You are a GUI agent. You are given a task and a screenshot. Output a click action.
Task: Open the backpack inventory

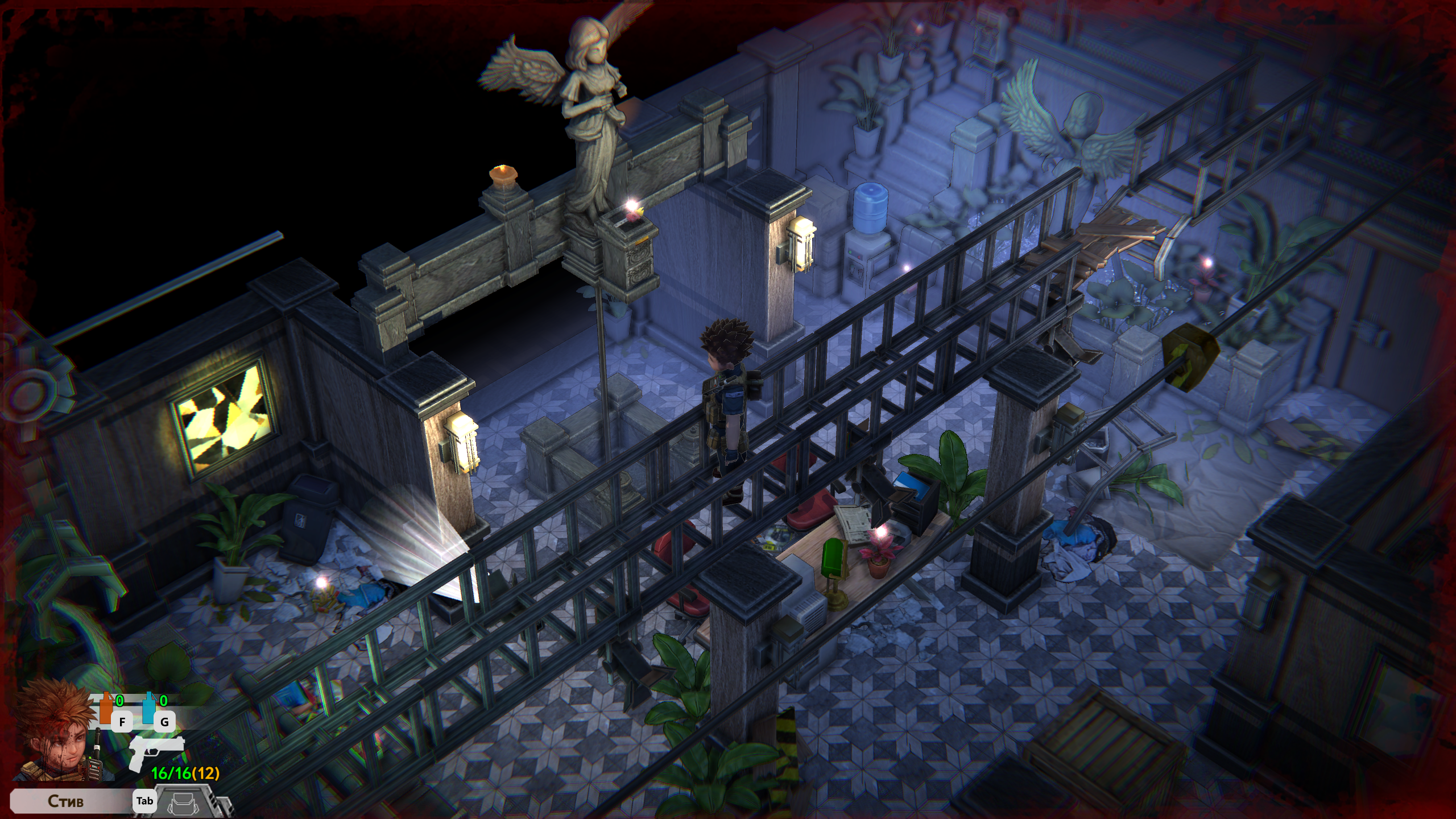pos(185,802)
